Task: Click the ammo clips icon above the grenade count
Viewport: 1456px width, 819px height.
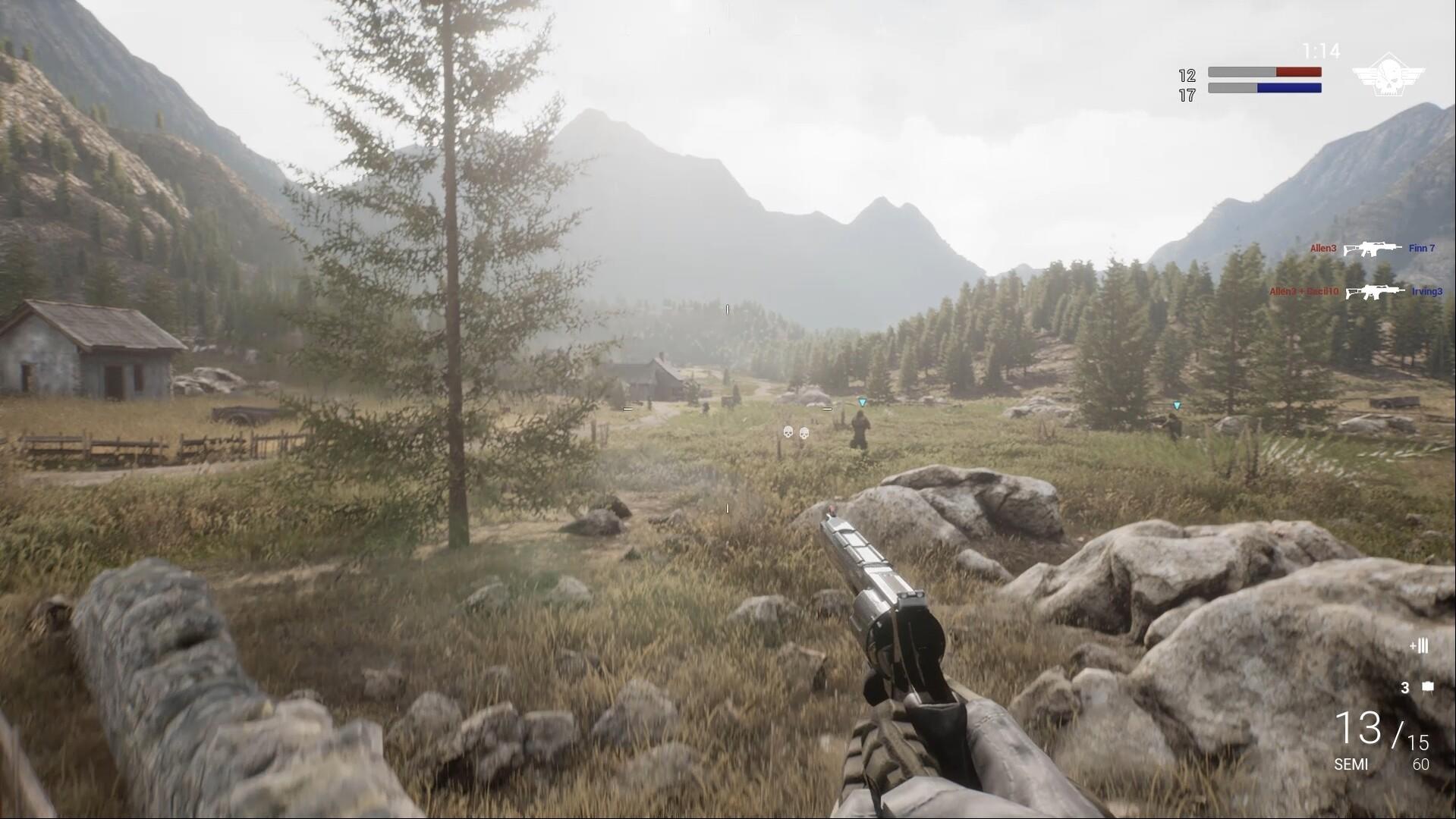Action: coord(1418,647)
